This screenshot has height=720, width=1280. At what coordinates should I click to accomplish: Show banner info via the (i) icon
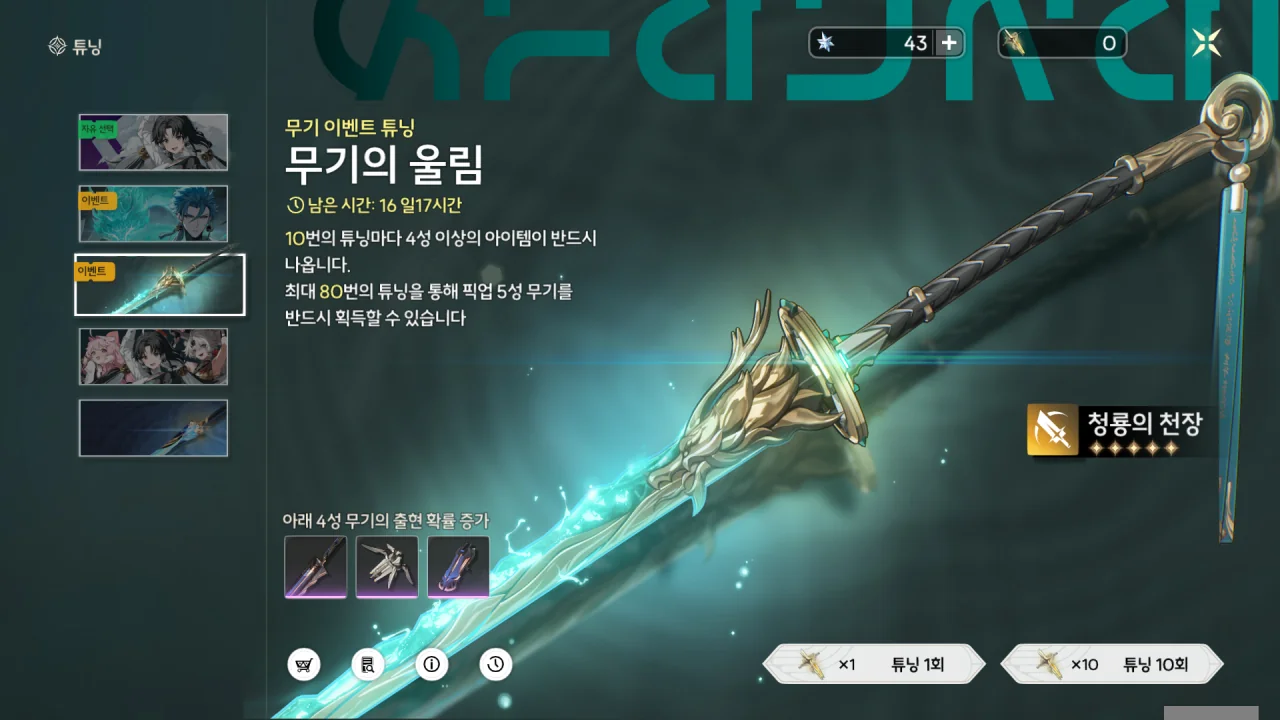432,664
